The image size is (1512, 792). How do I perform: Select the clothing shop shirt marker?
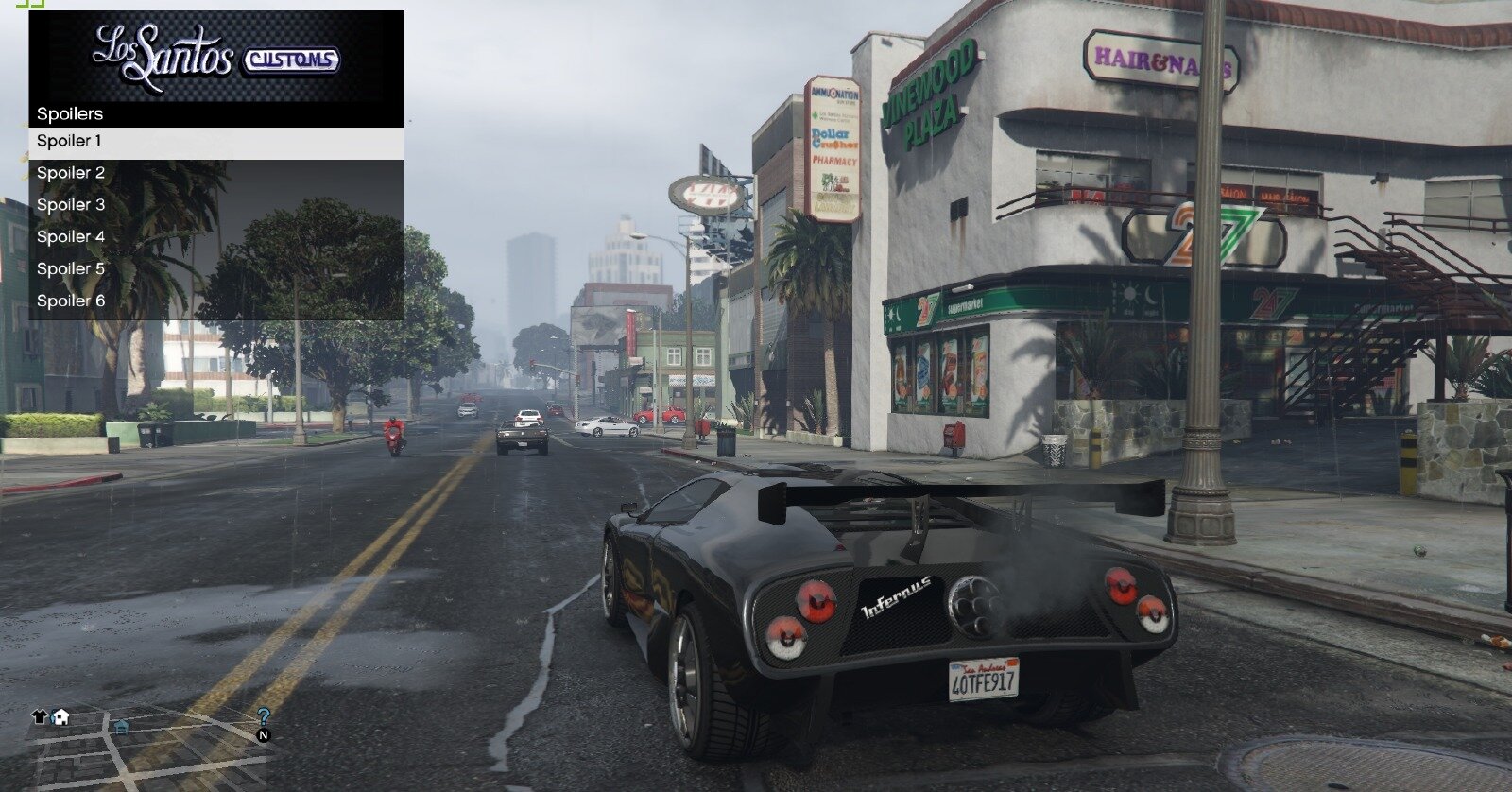pyautogui.click(x=40, y=716)
